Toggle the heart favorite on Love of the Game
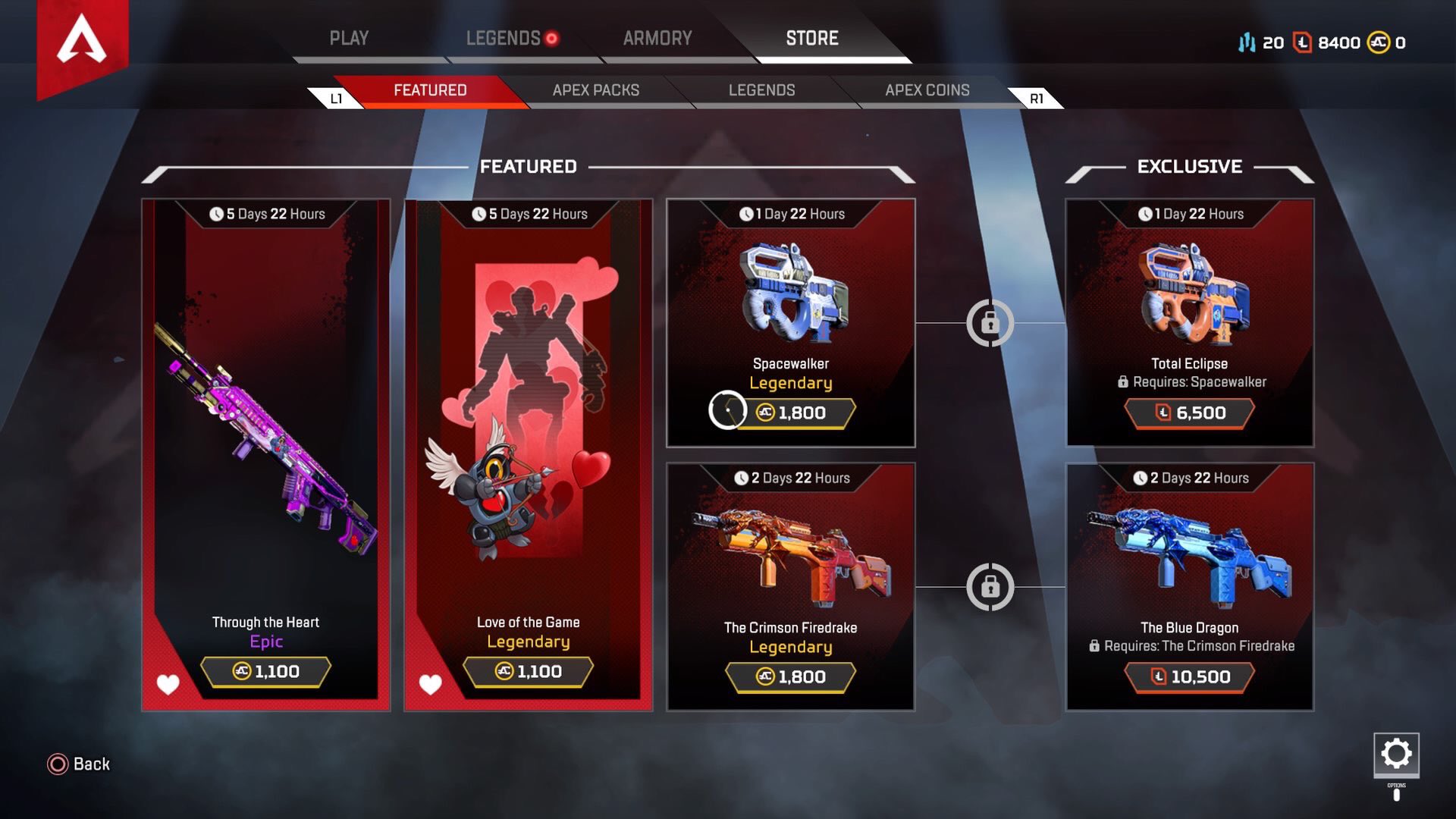Viewport: 1456px width, 819px height. click(x=430, y=683)
